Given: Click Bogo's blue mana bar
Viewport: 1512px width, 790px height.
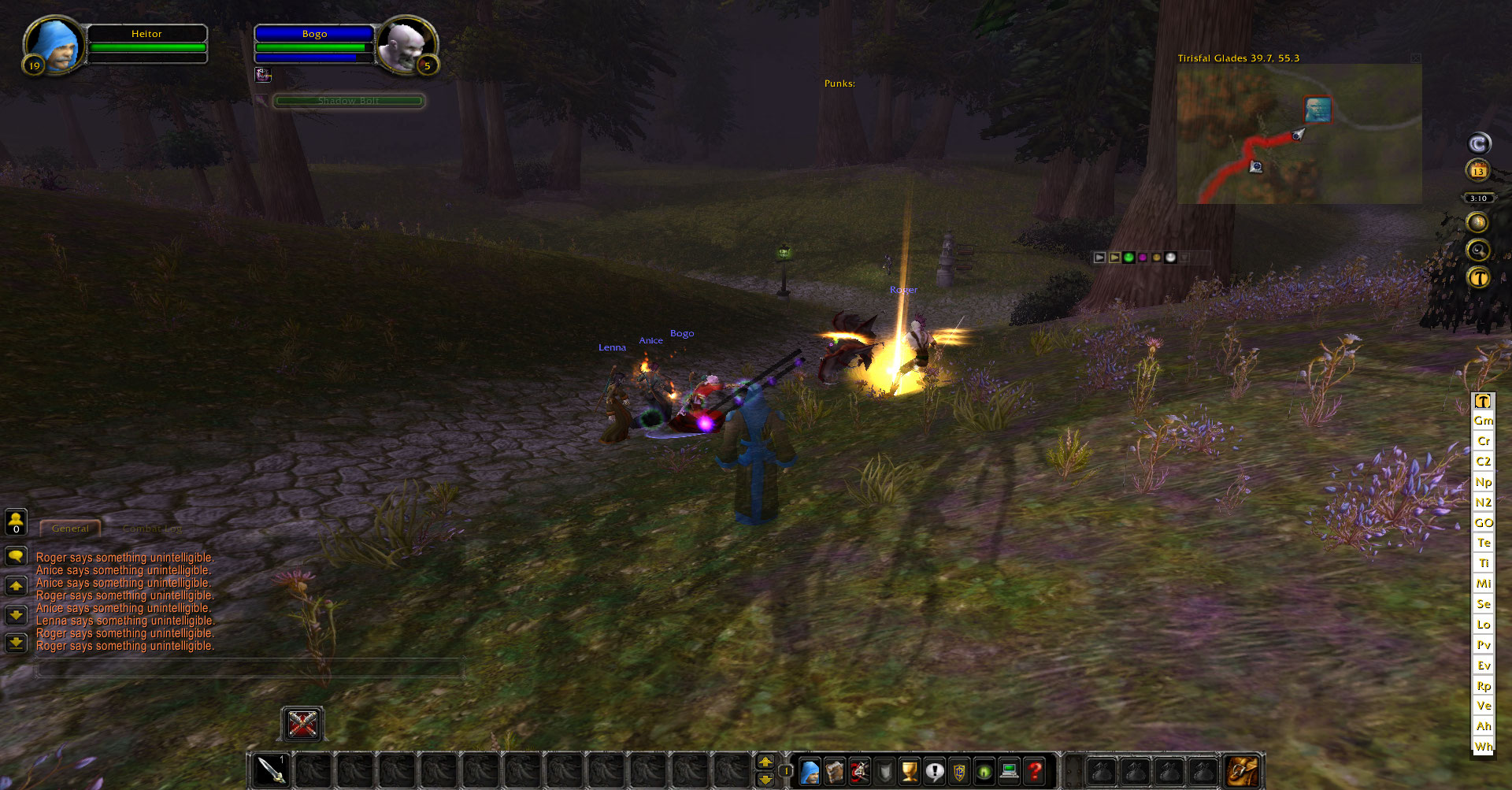Looking at the screenshot, I should click(313, 57).
